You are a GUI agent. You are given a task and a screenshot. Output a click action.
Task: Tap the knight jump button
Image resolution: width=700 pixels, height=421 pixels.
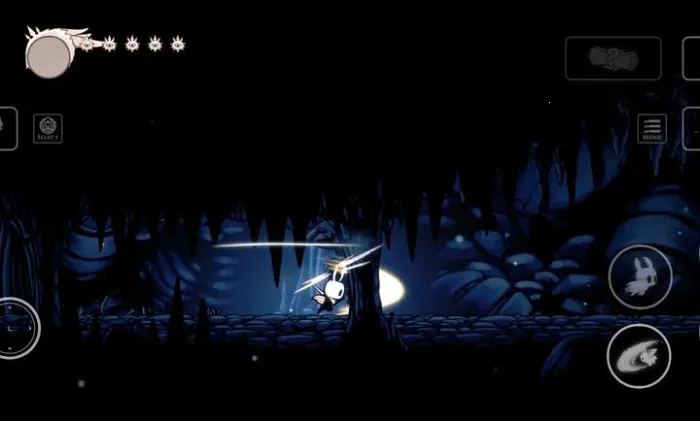click(x=639, y=277)
